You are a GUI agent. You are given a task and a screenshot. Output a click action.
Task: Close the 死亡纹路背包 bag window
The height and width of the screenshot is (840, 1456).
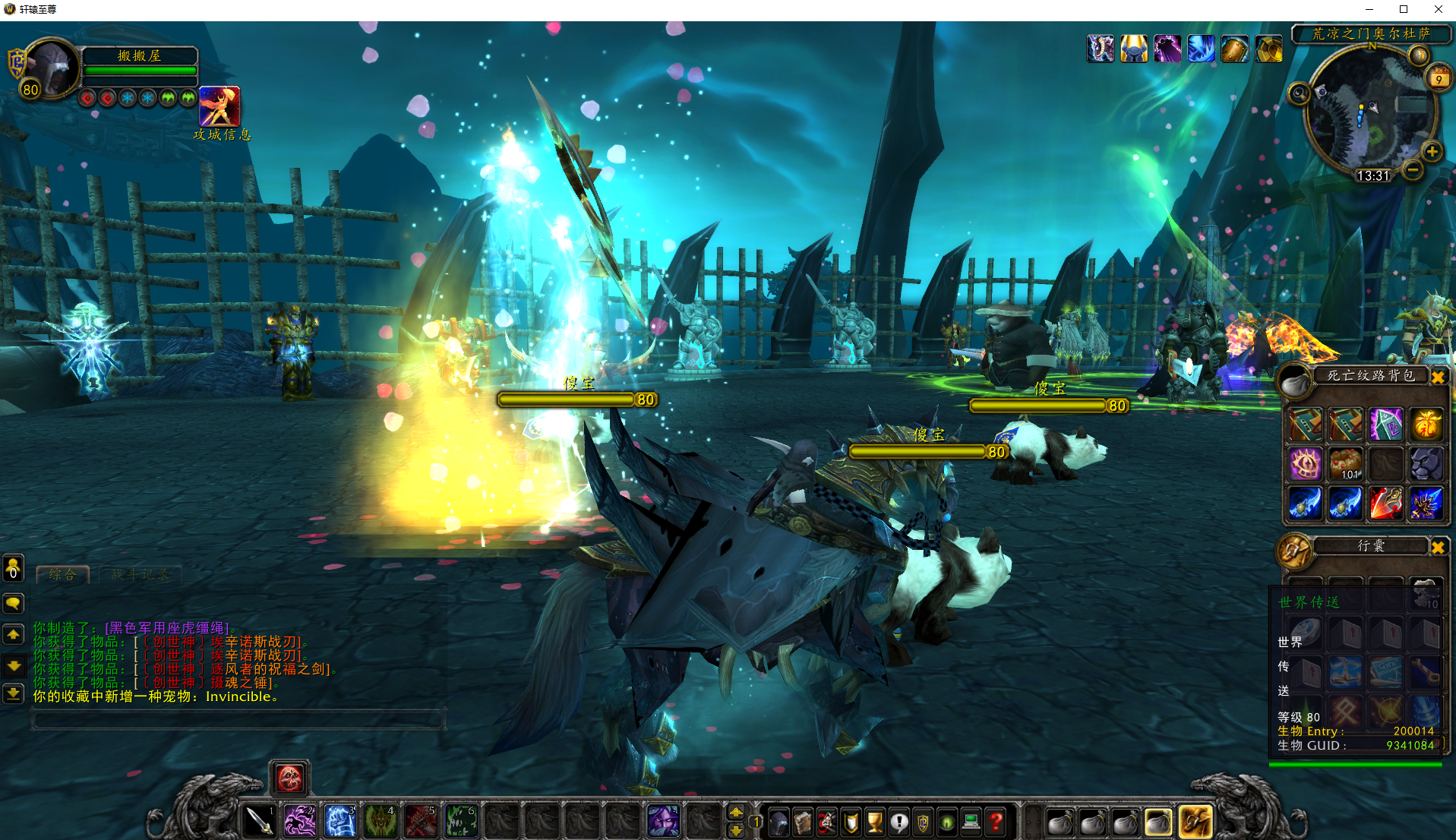click(1438, 377)
